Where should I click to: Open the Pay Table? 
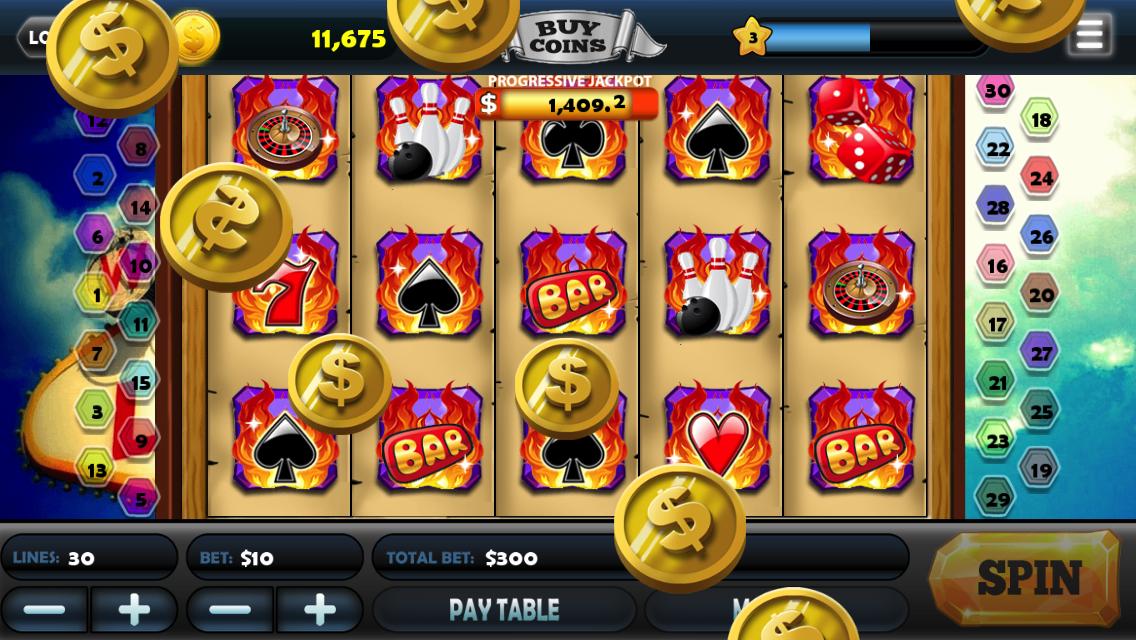coord(504,609)
